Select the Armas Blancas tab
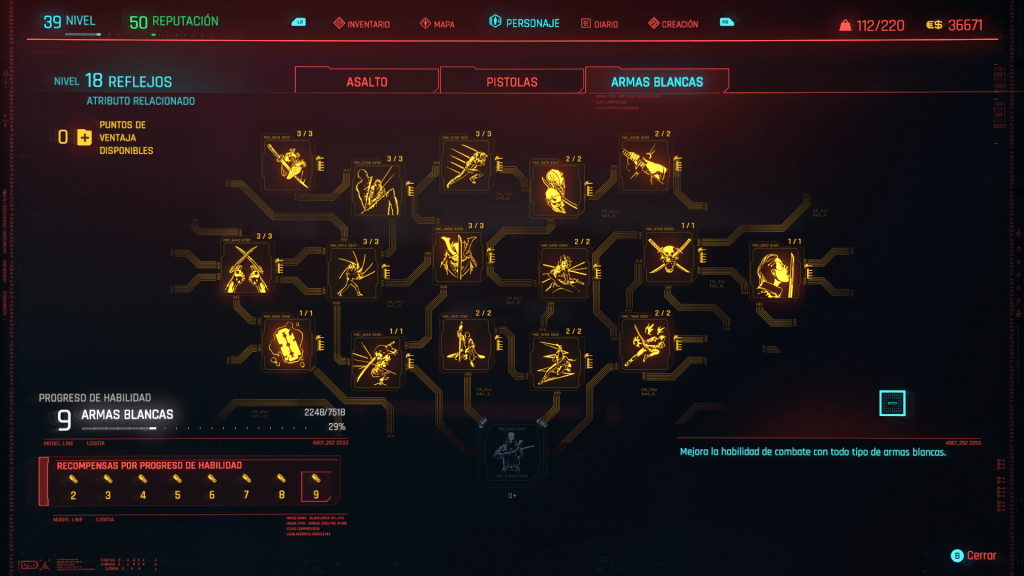 (656, 82)
